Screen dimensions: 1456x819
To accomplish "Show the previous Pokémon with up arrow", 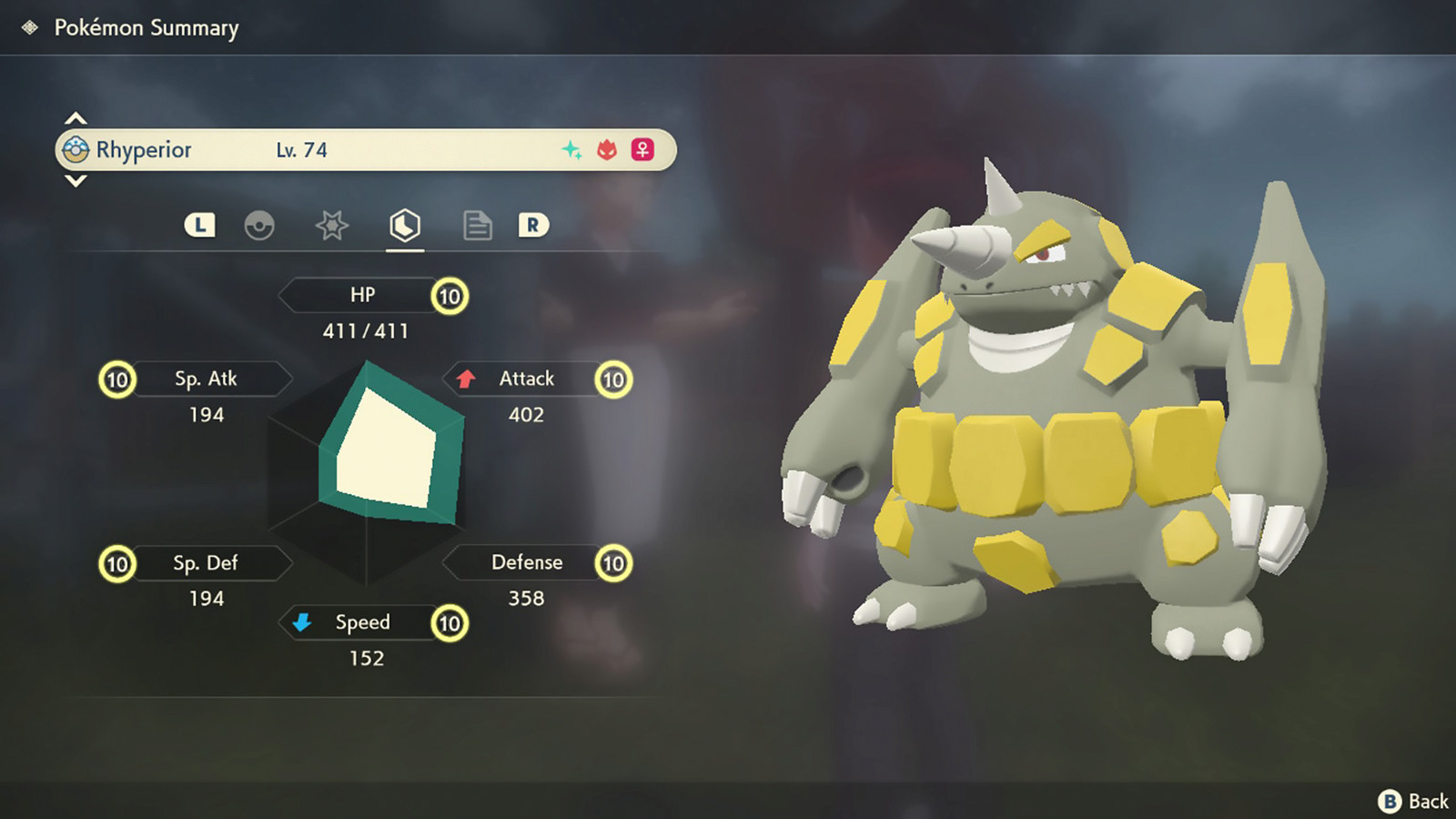I will [76, 118].
